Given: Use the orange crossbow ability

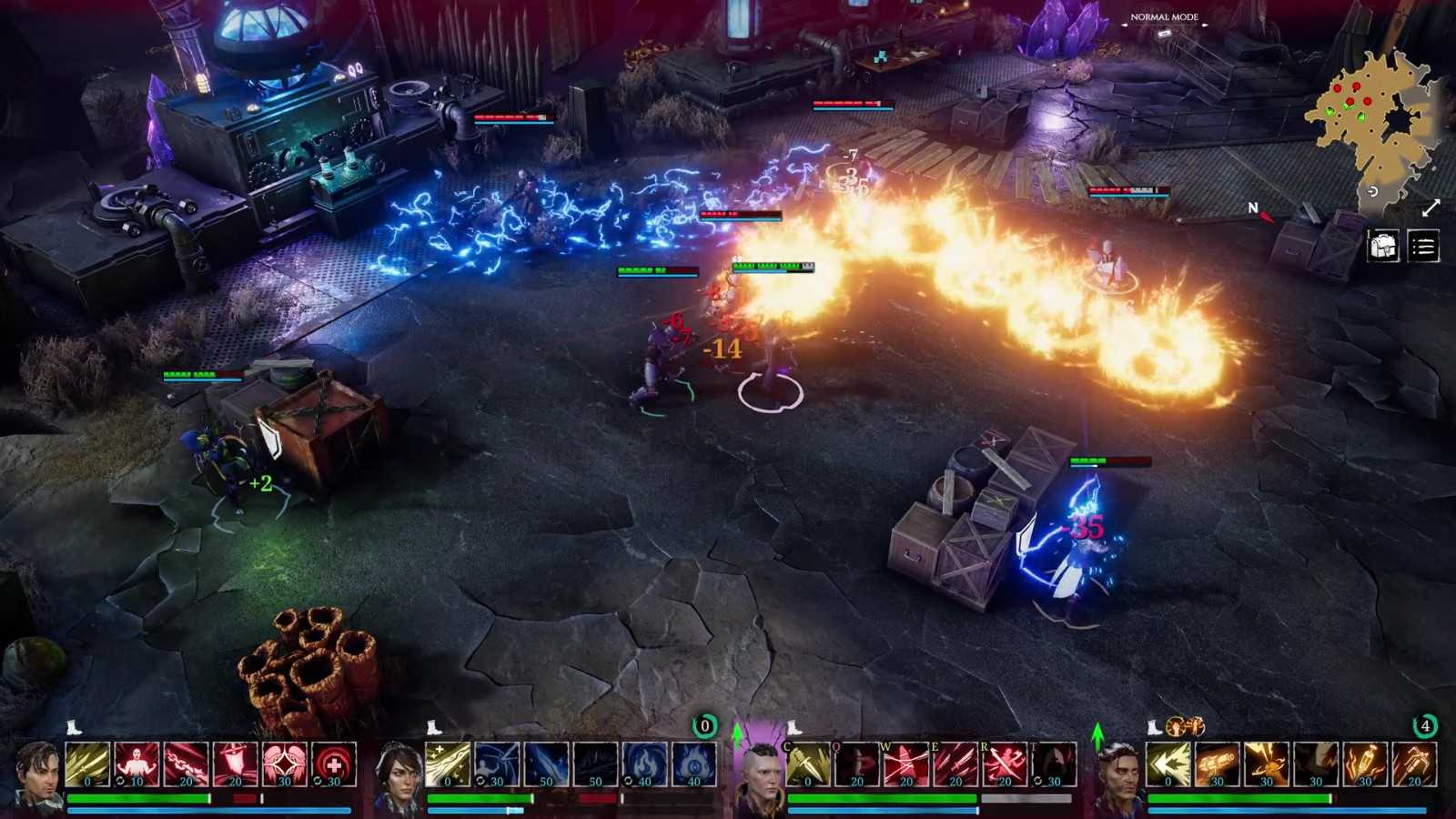Looking at the screenshot, I should (1414, 763).
